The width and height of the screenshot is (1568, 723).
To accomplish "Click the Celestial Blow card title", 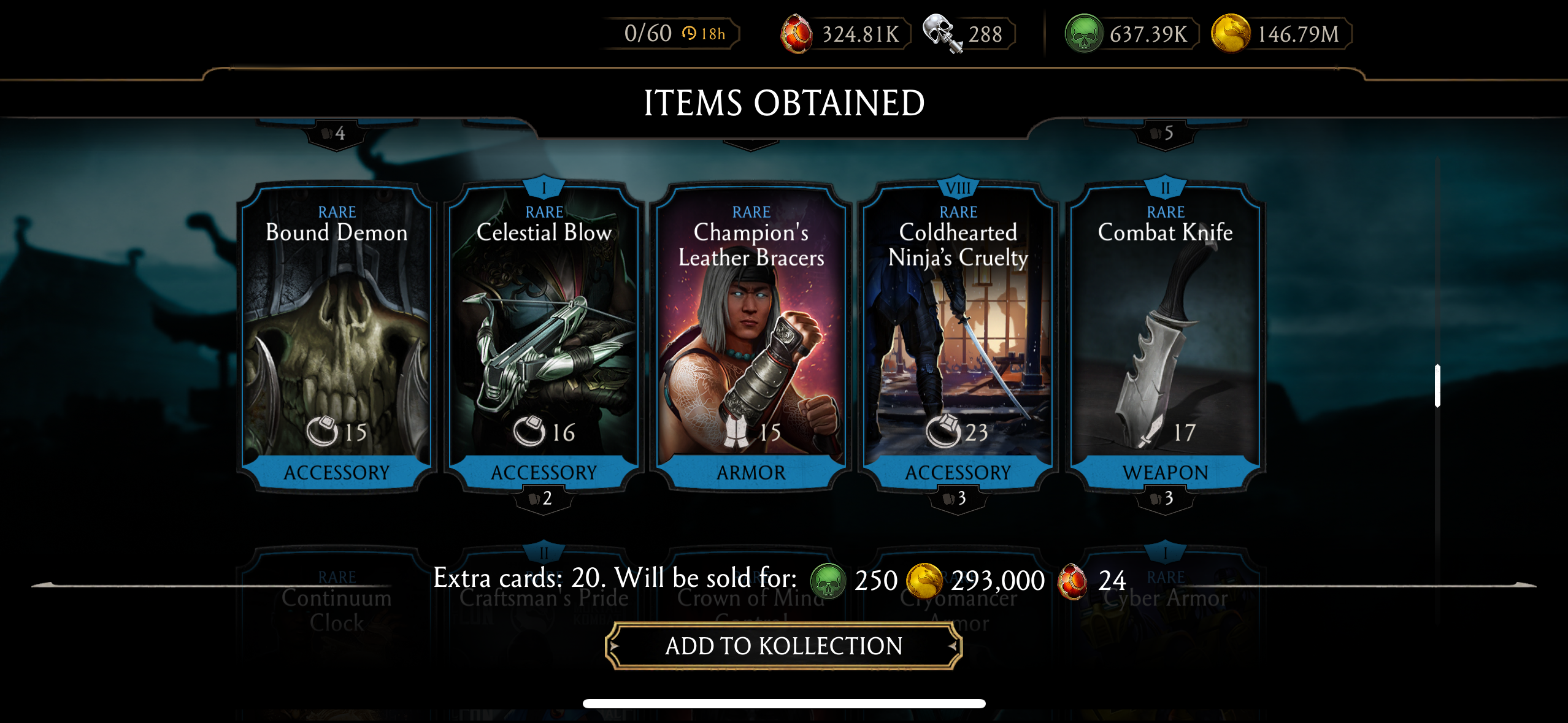I will pyautogui.click(x=544, y=233).
